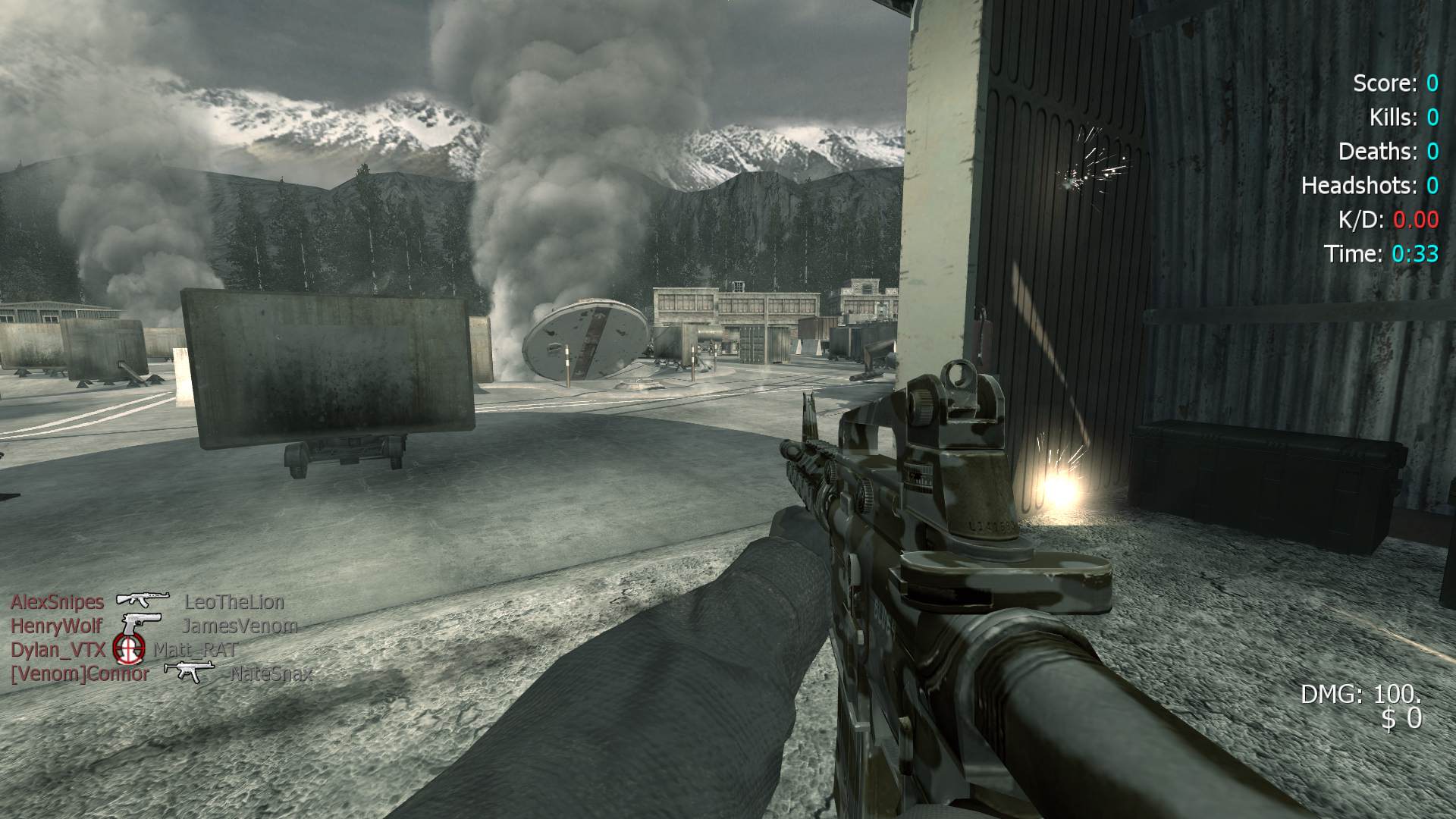1456x819 pixels.
Task: Select AlexSnipes in the kill feed
Action: (x=57, y=602)
